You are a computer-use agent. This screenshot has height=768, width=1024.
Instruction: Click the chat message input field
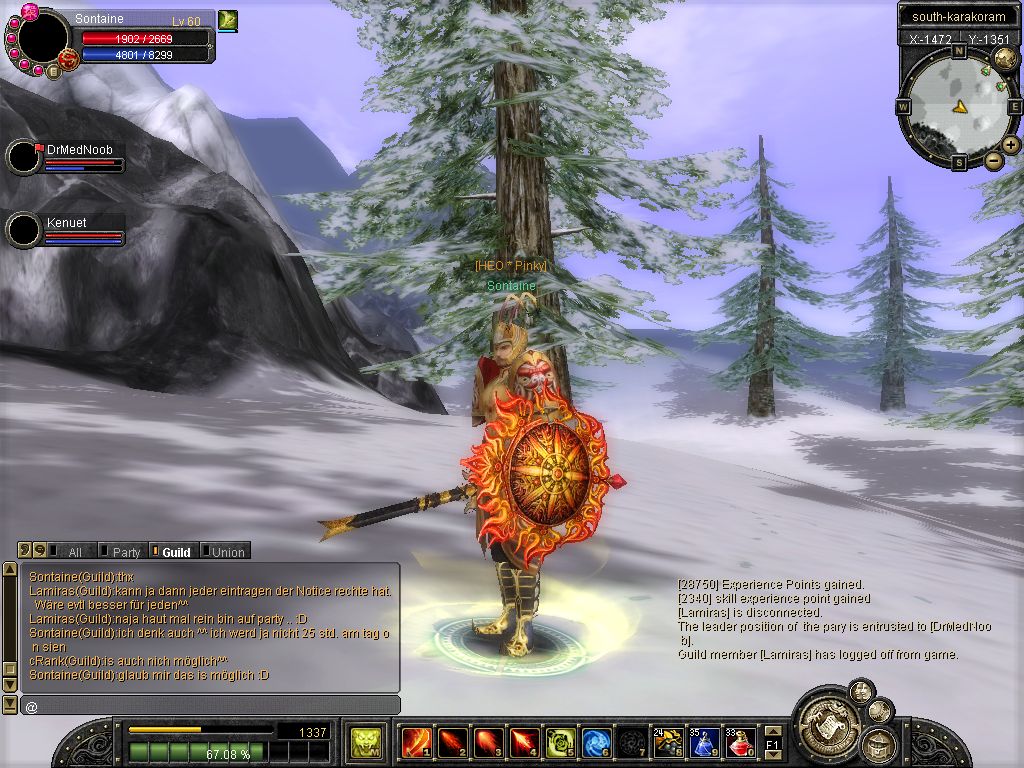[x=210, y=706]
